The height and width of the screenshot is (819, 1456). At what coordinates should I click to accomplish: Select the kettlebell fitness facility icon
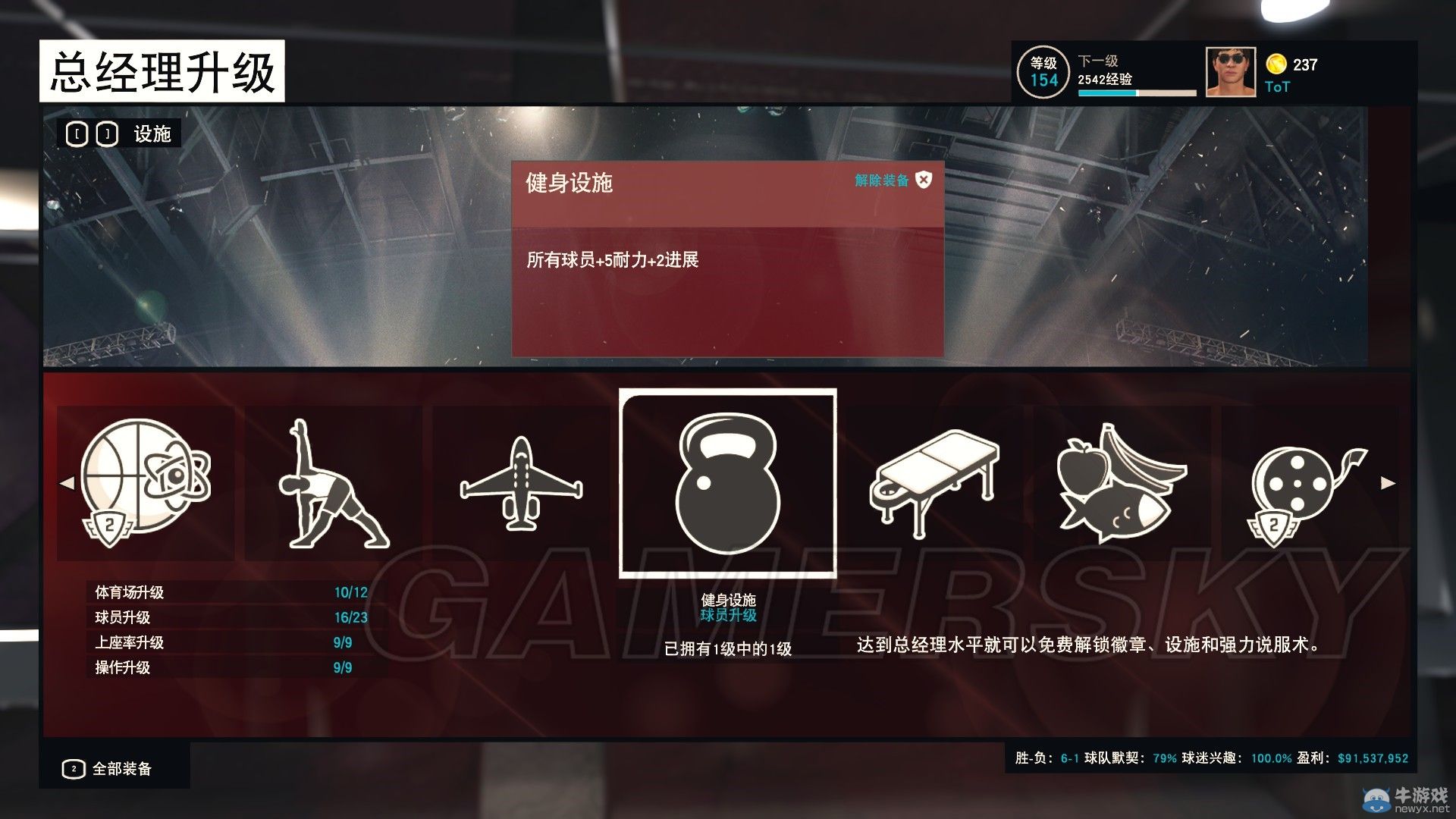click(x=726, y=485)
